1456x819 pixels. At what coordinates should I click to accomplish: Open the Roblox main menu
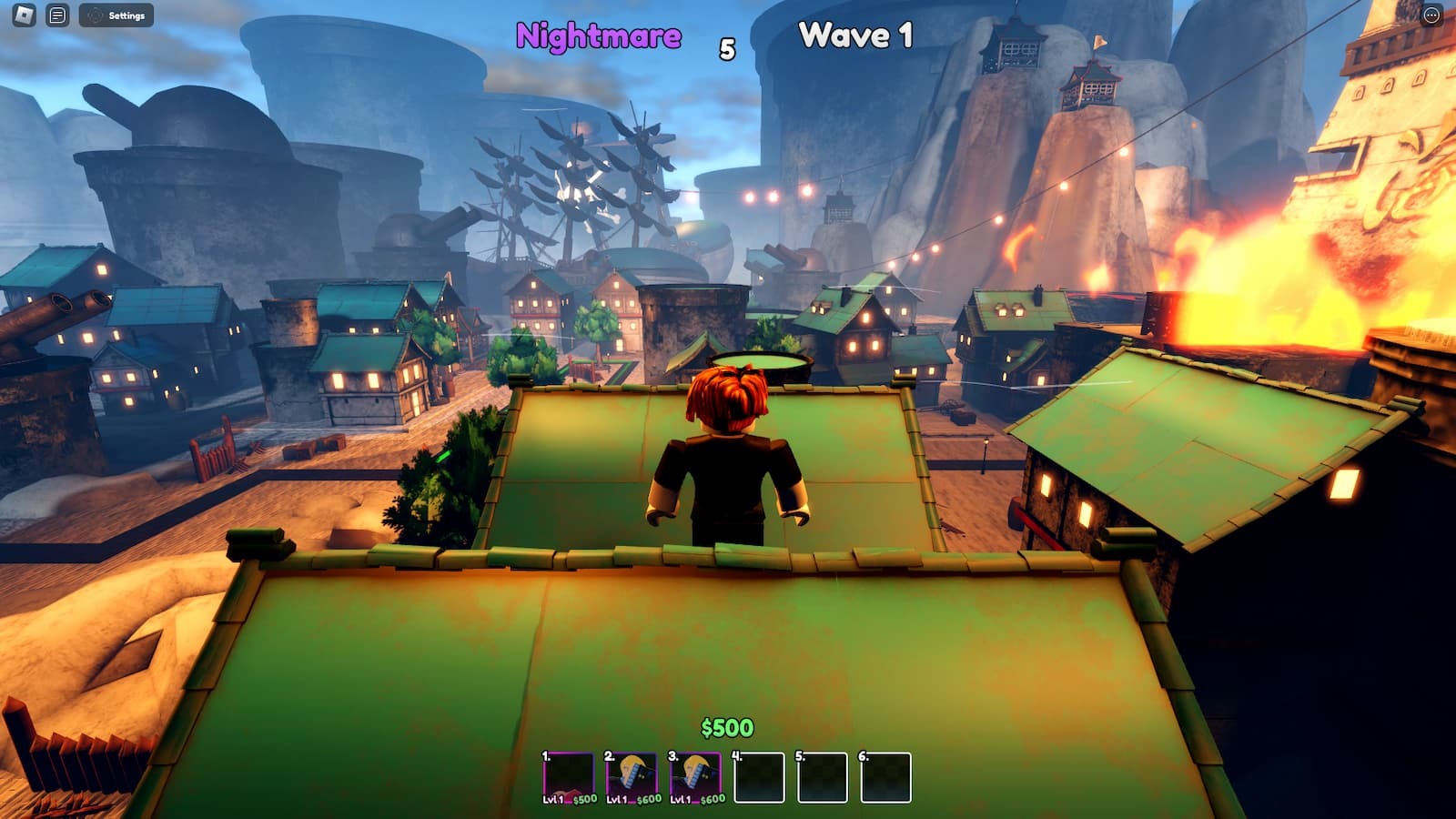(24, 15)
